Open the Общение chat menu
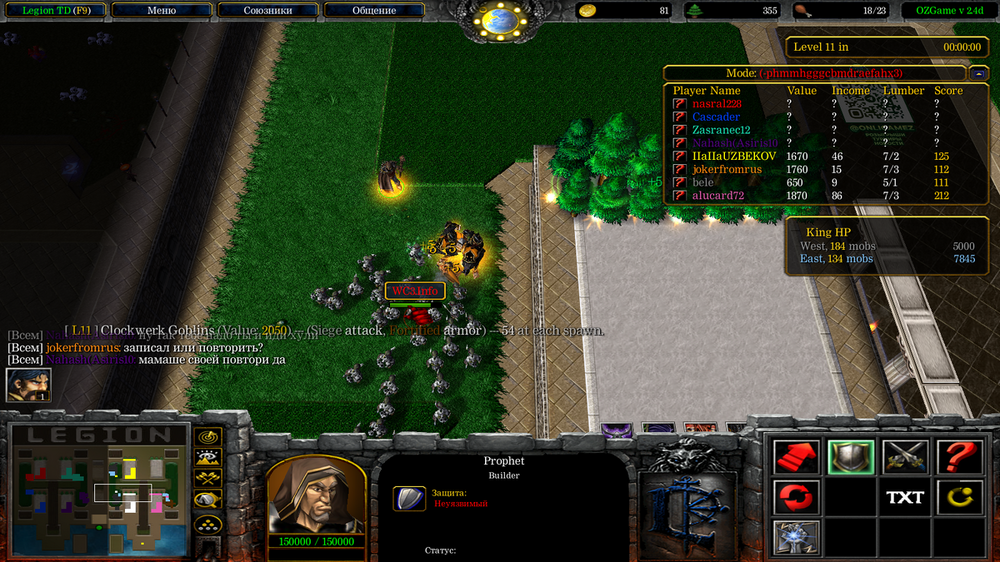The height and width of the screenshot is (562, 1000). pos(374,11)
